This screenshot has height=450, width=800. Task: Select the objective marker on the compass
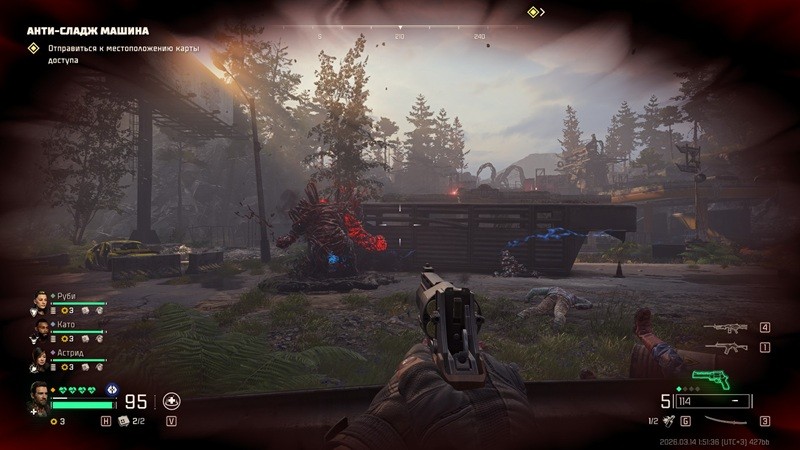(534, 12)
